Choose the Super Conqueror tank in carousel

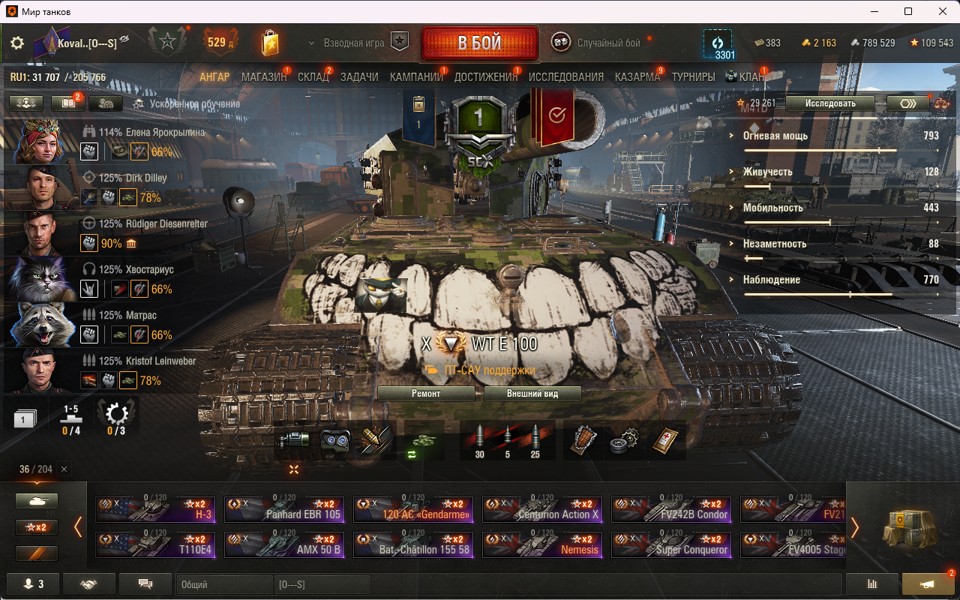672,543
